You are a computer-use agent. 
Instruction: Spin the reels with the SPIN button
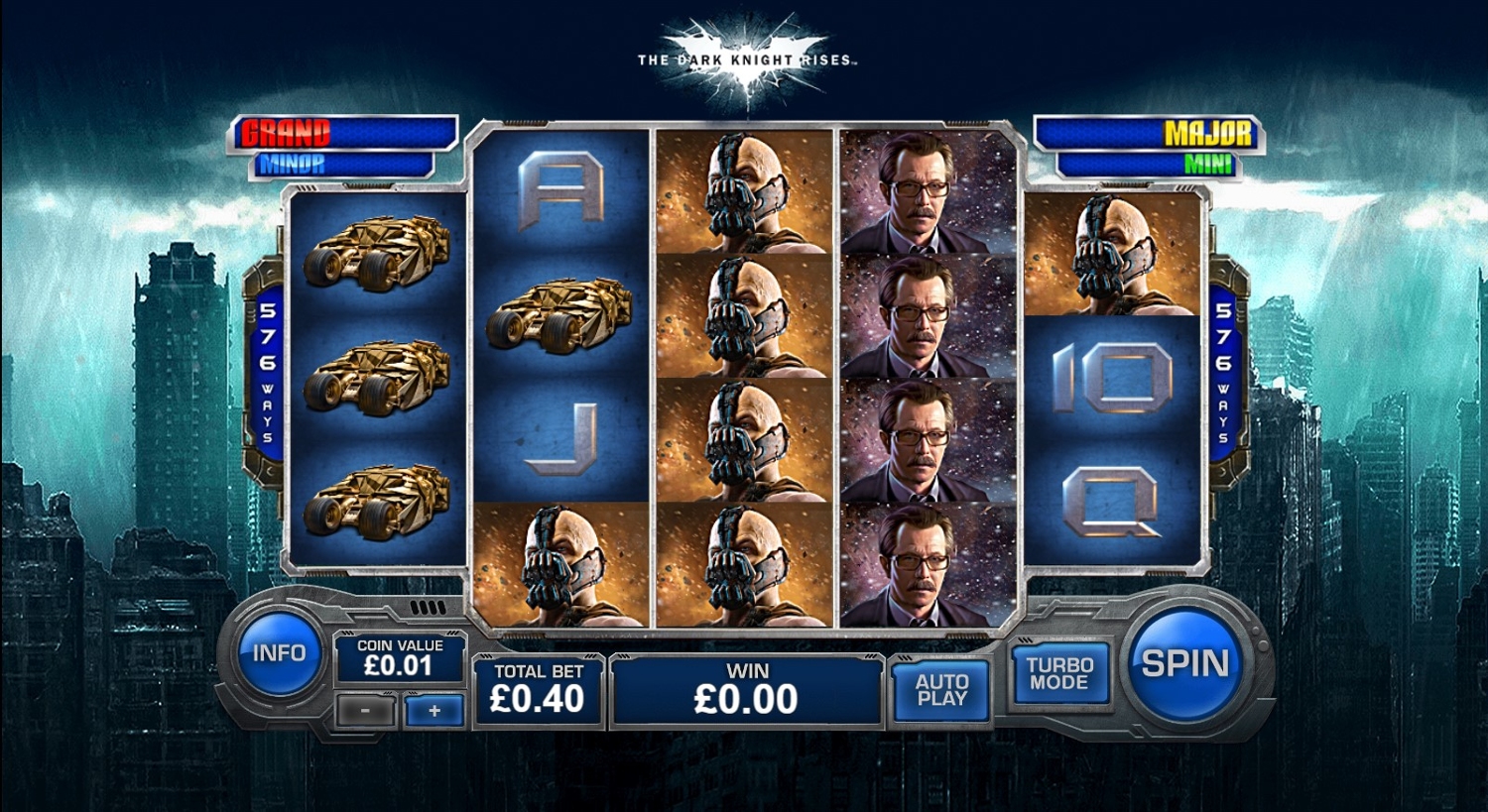[1184, 663]
